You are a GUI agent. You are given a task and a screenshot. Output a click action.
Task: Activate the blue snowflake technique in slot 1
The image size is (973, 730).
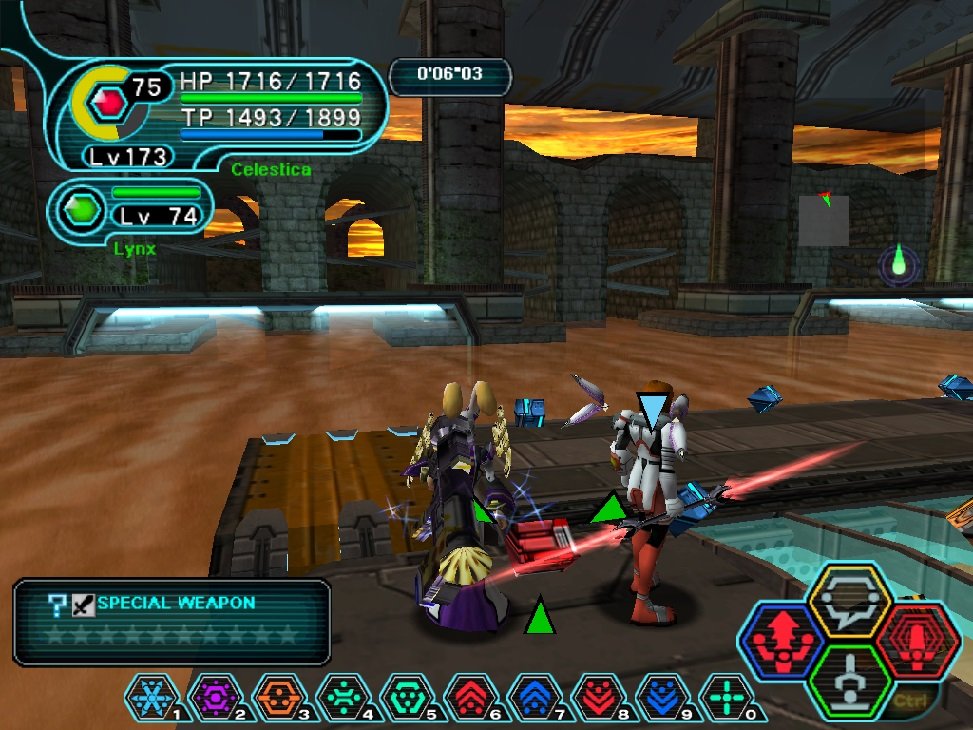[152, 697]
